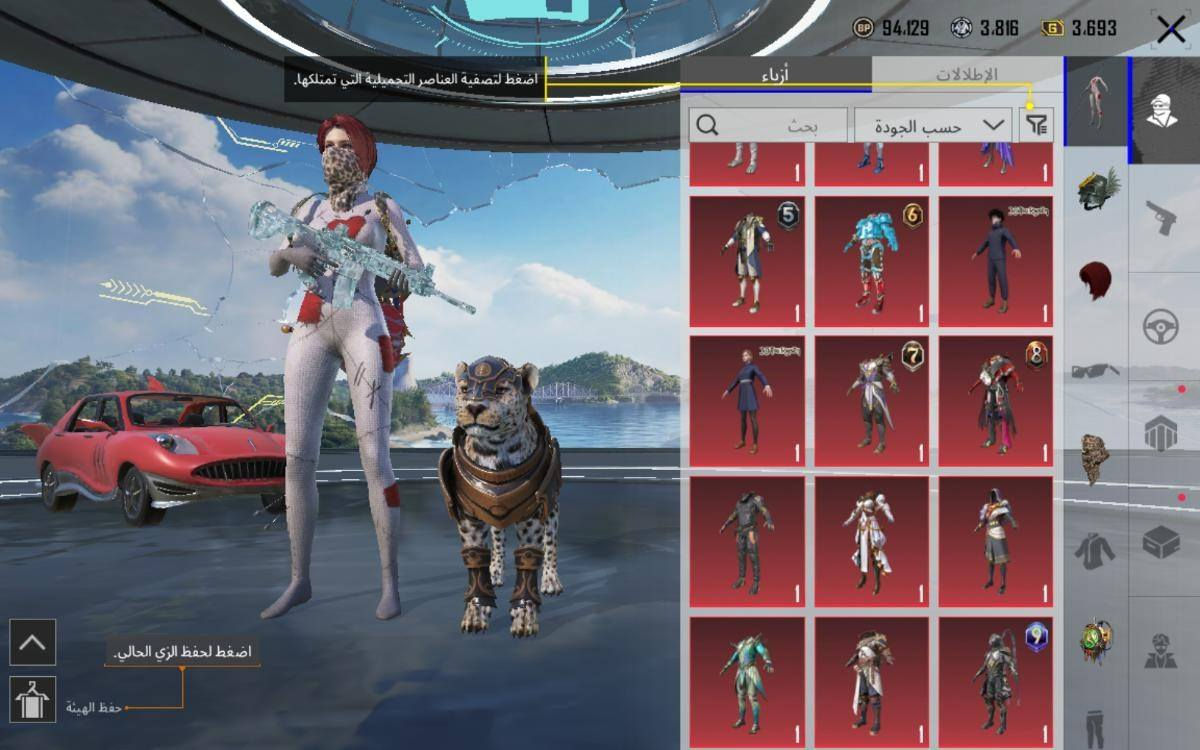The image size is (1200, 750).
Task: Select the outfit with level 8 badge
Action: coord(995,402)
